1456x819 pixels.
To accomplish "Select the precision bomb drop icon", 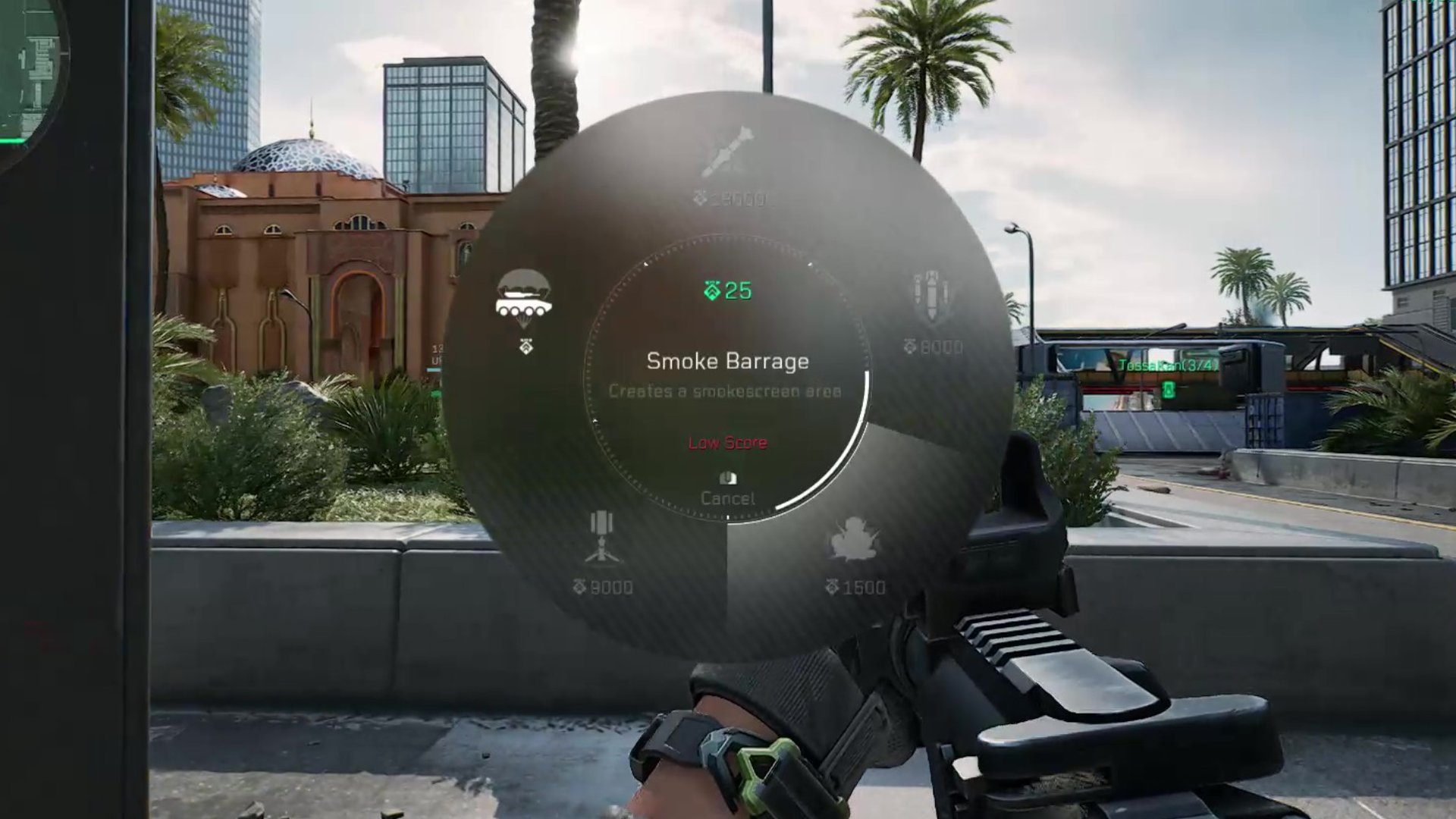I will (933, 296).
